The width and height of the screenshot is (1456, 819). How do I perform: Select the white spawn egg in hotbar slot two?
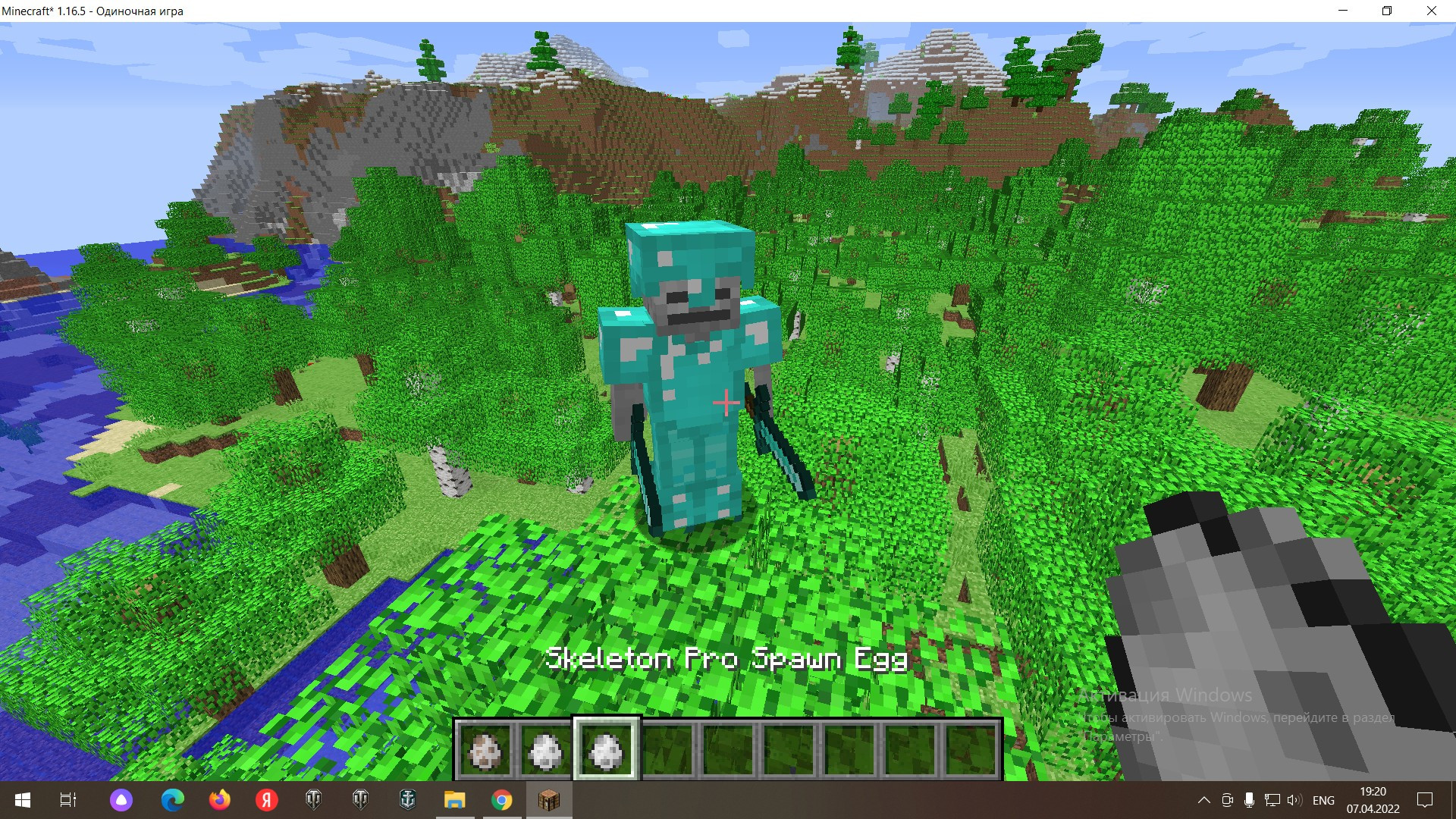click(544, 751)
